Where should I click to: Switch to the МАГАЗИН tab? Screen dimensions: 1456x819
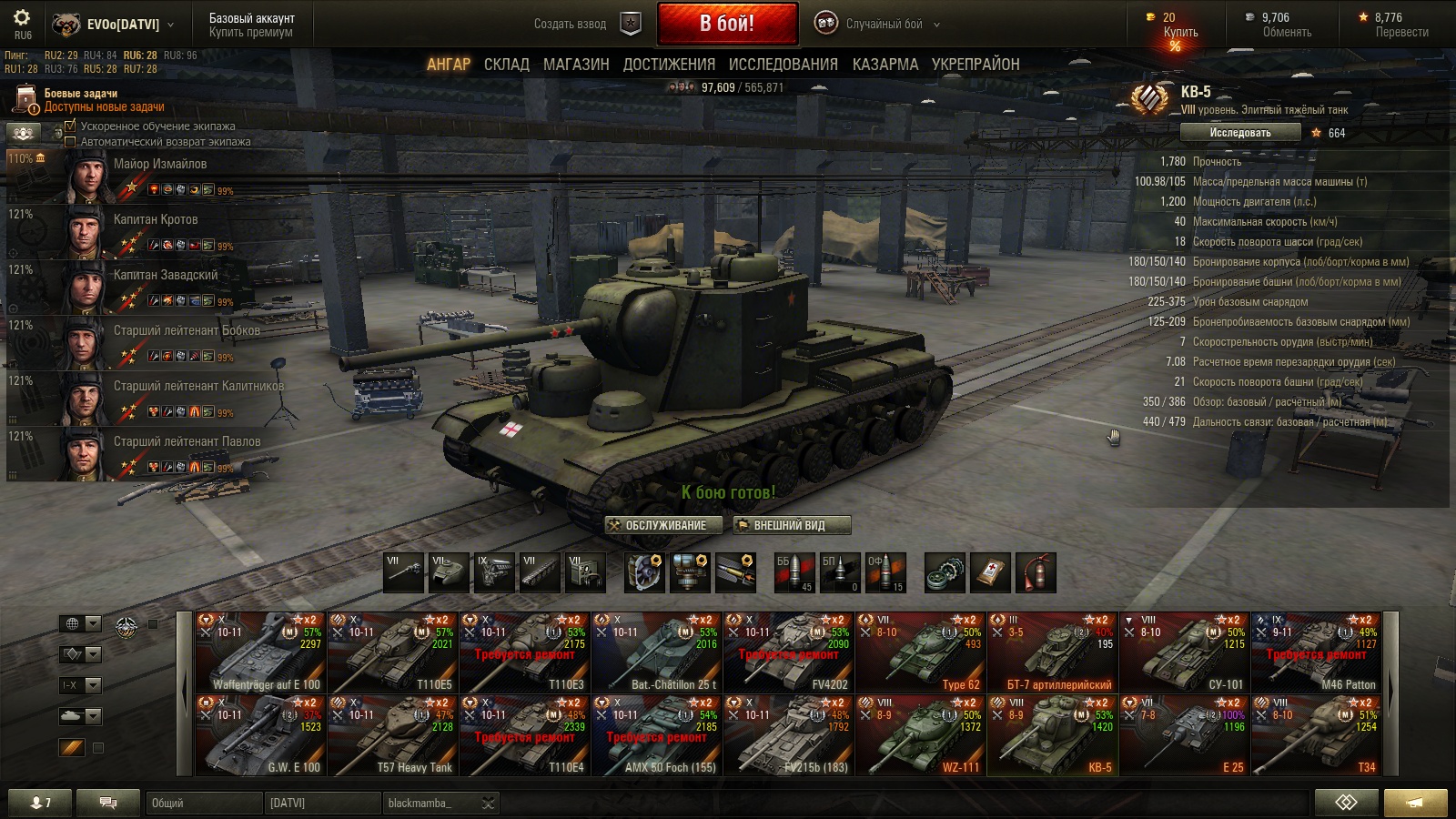tap(576, 65)
